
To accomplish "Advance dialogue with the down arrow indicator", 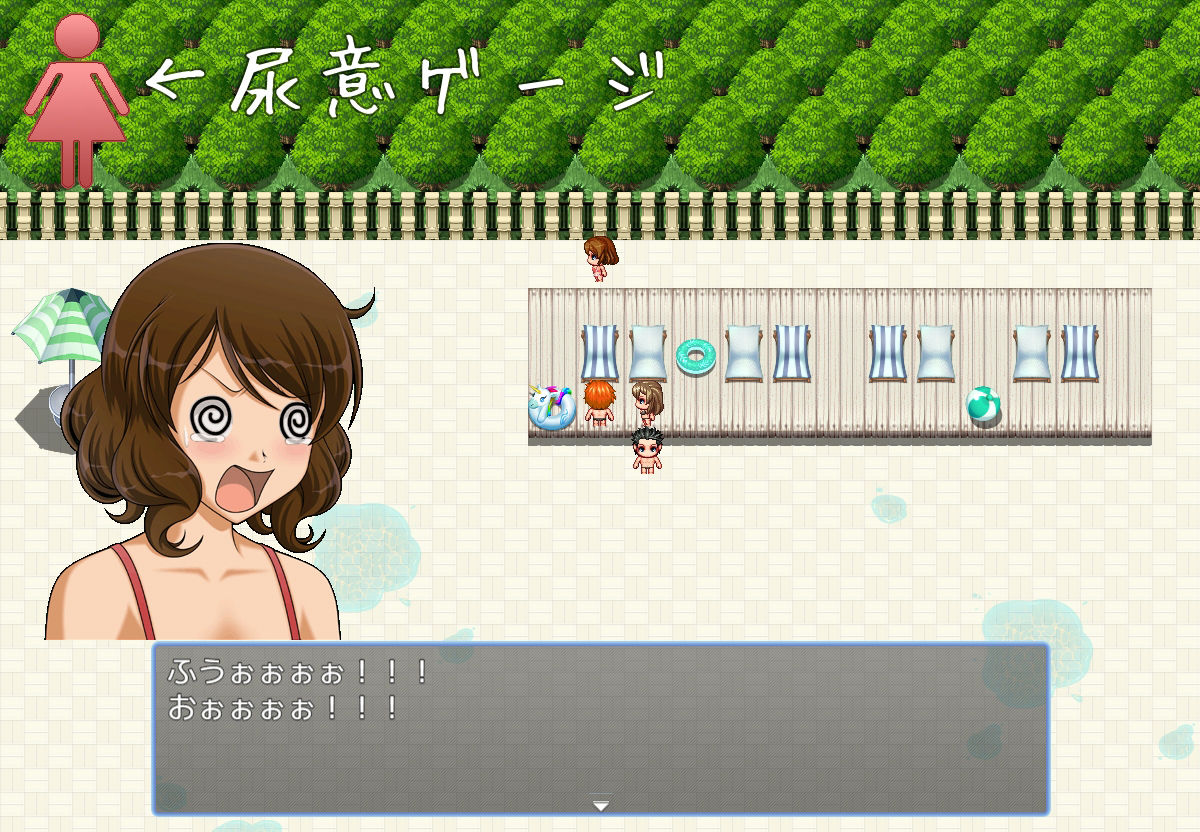I will pos(600,802).
